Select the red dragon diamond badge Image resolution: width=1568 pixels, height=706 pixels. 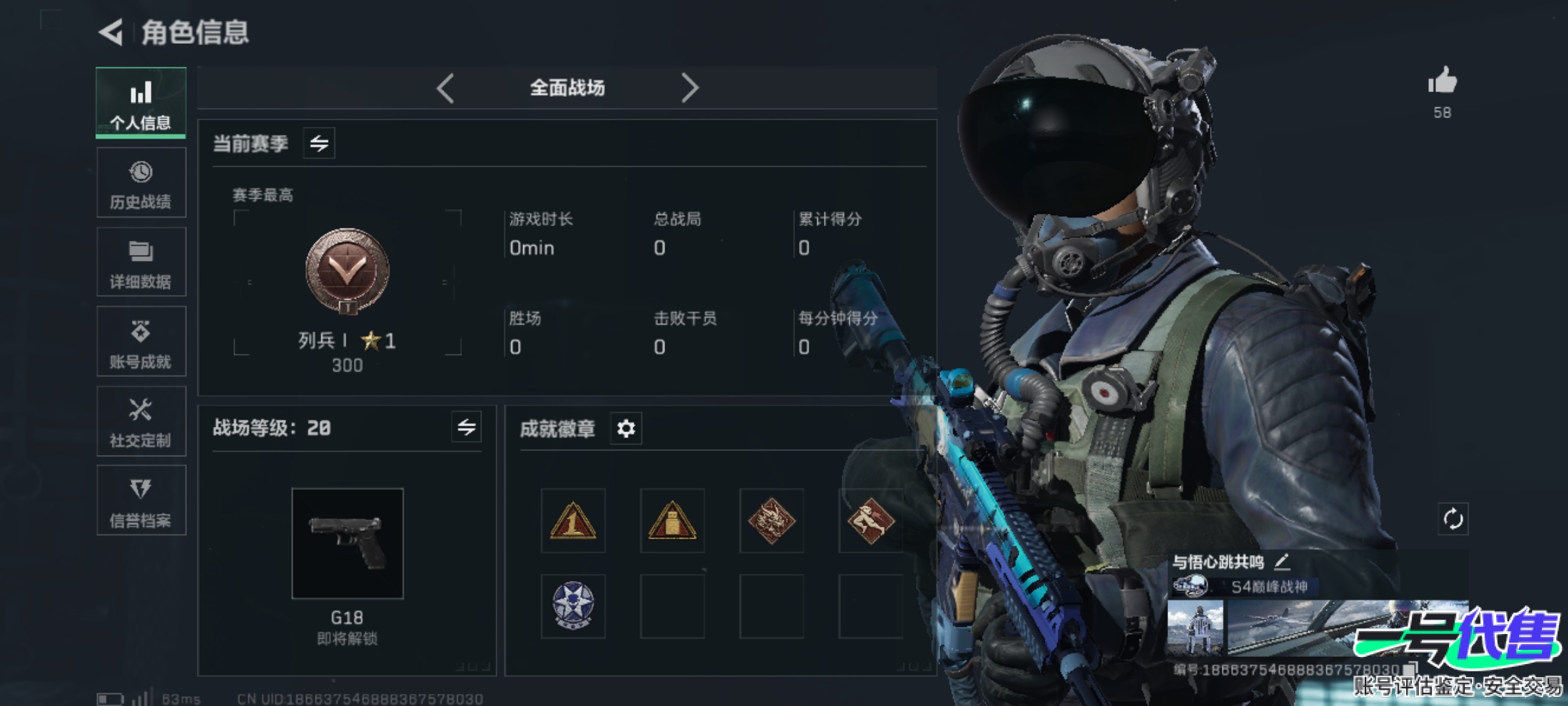pos(772,521)
